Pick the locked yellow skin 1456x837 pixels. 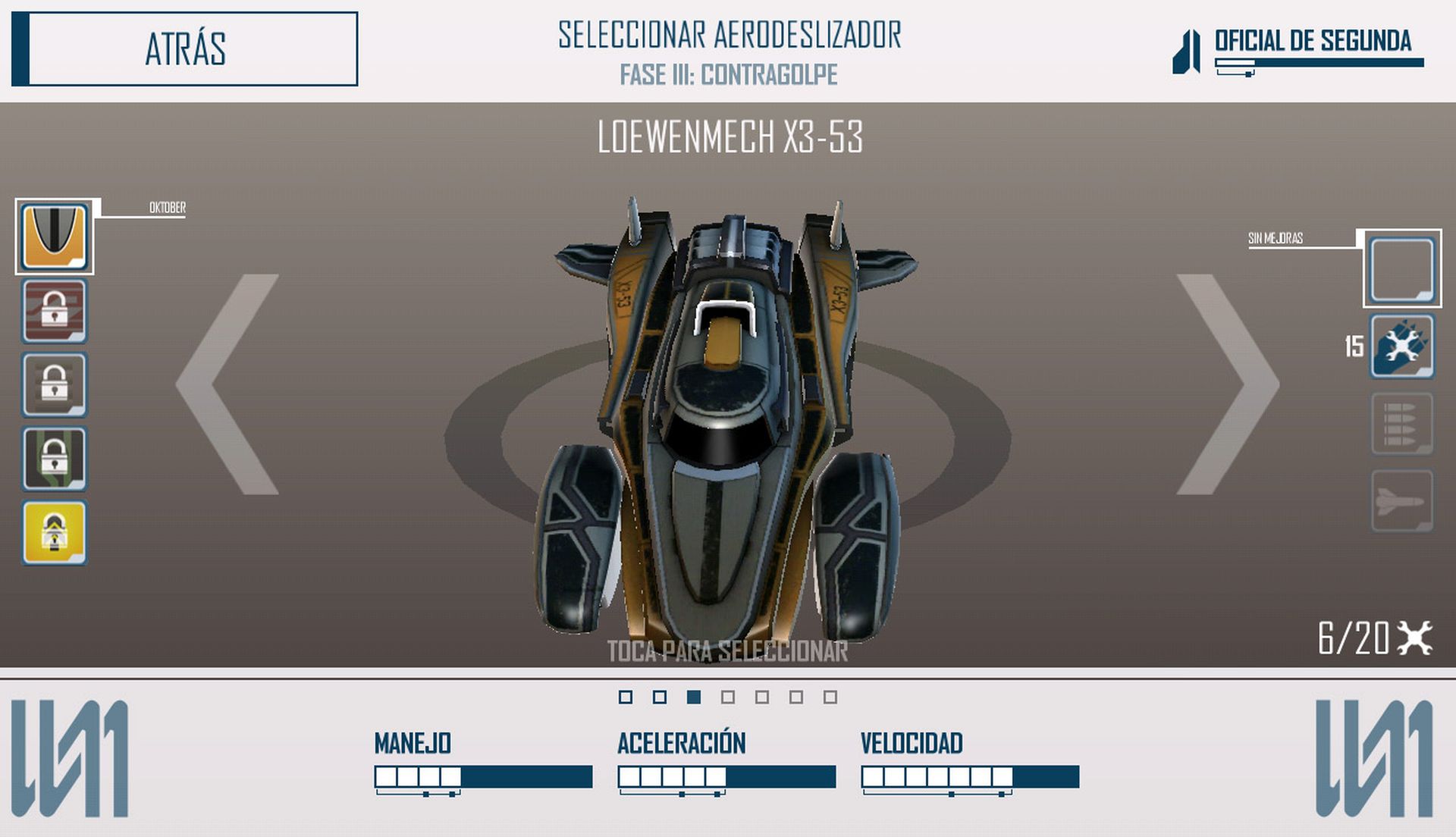pos(55,532)
